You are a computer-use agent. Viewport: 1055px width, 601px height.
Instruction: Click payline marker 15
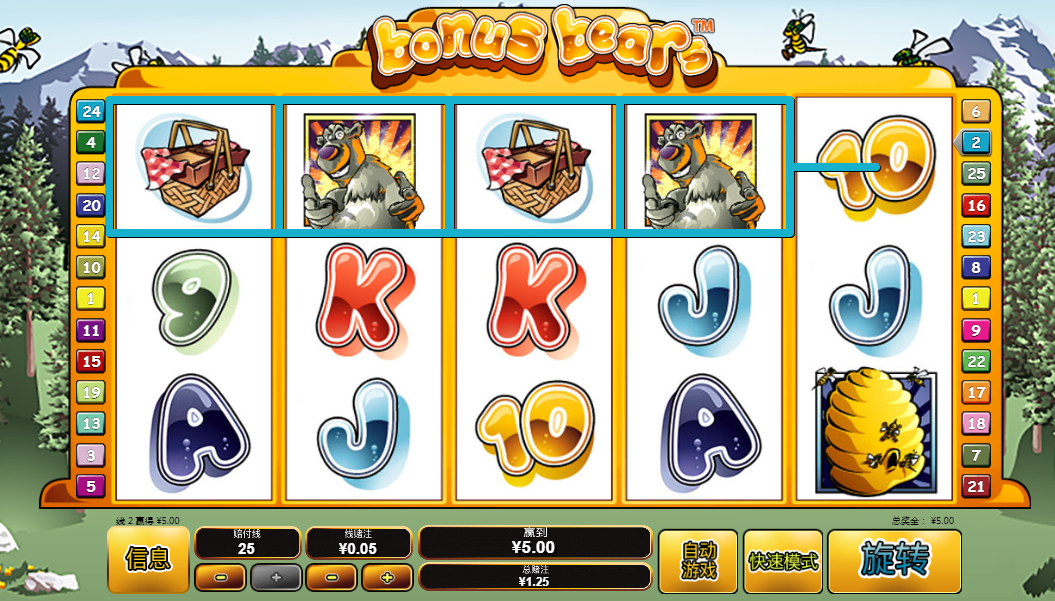click(x=91, y=361)
